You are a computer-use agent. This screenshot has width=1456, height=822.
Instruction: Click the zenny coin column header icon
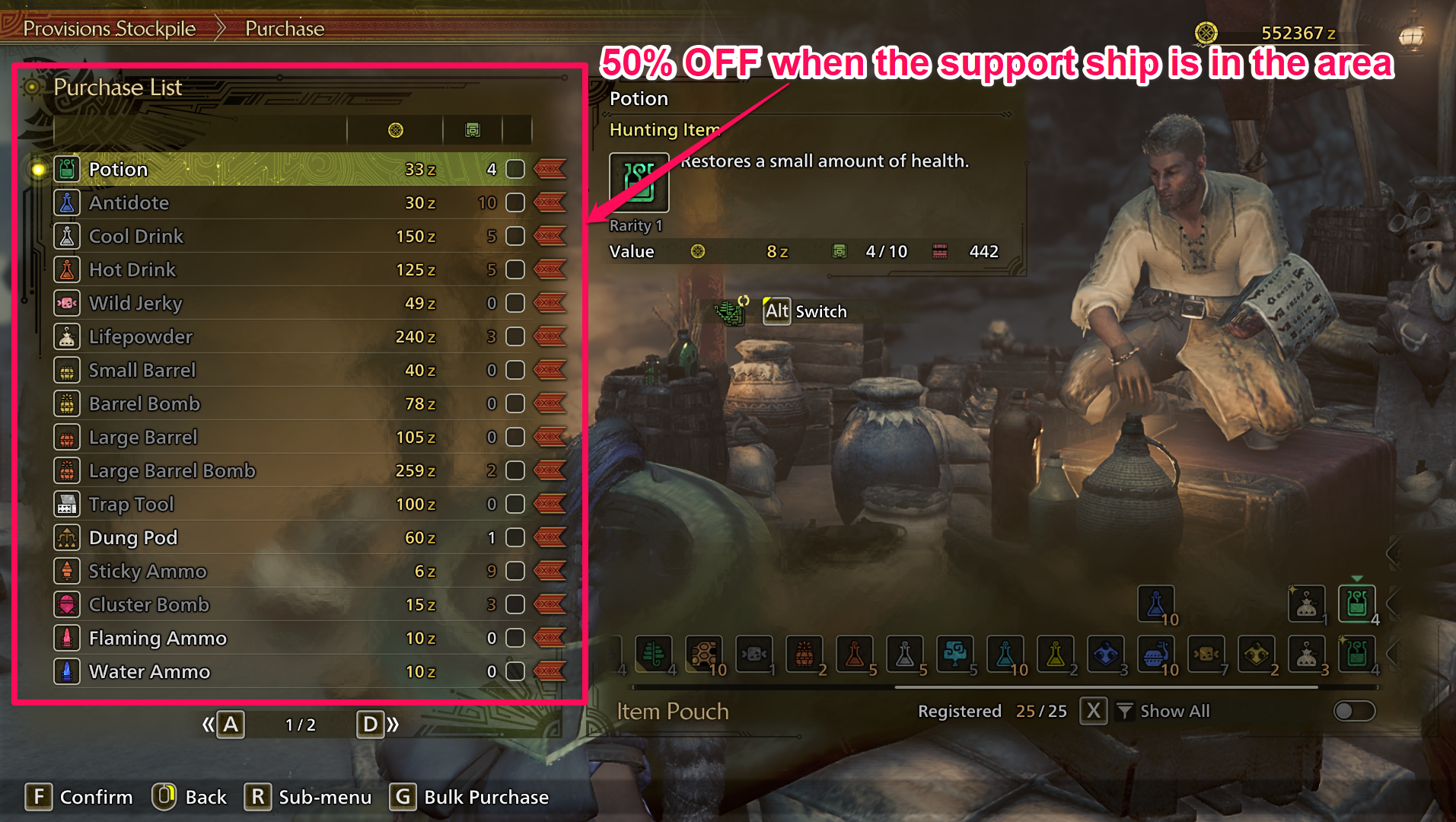[395, 129]
